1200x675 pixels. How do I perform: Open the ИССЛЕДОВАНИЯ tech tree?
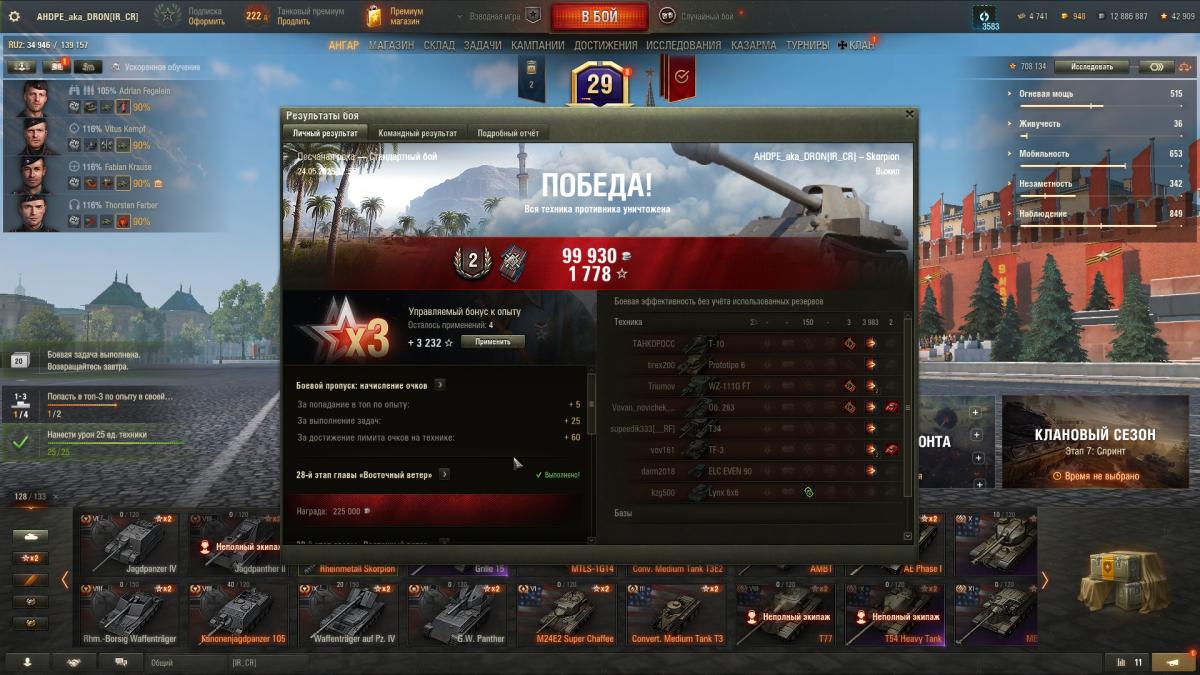683,45
